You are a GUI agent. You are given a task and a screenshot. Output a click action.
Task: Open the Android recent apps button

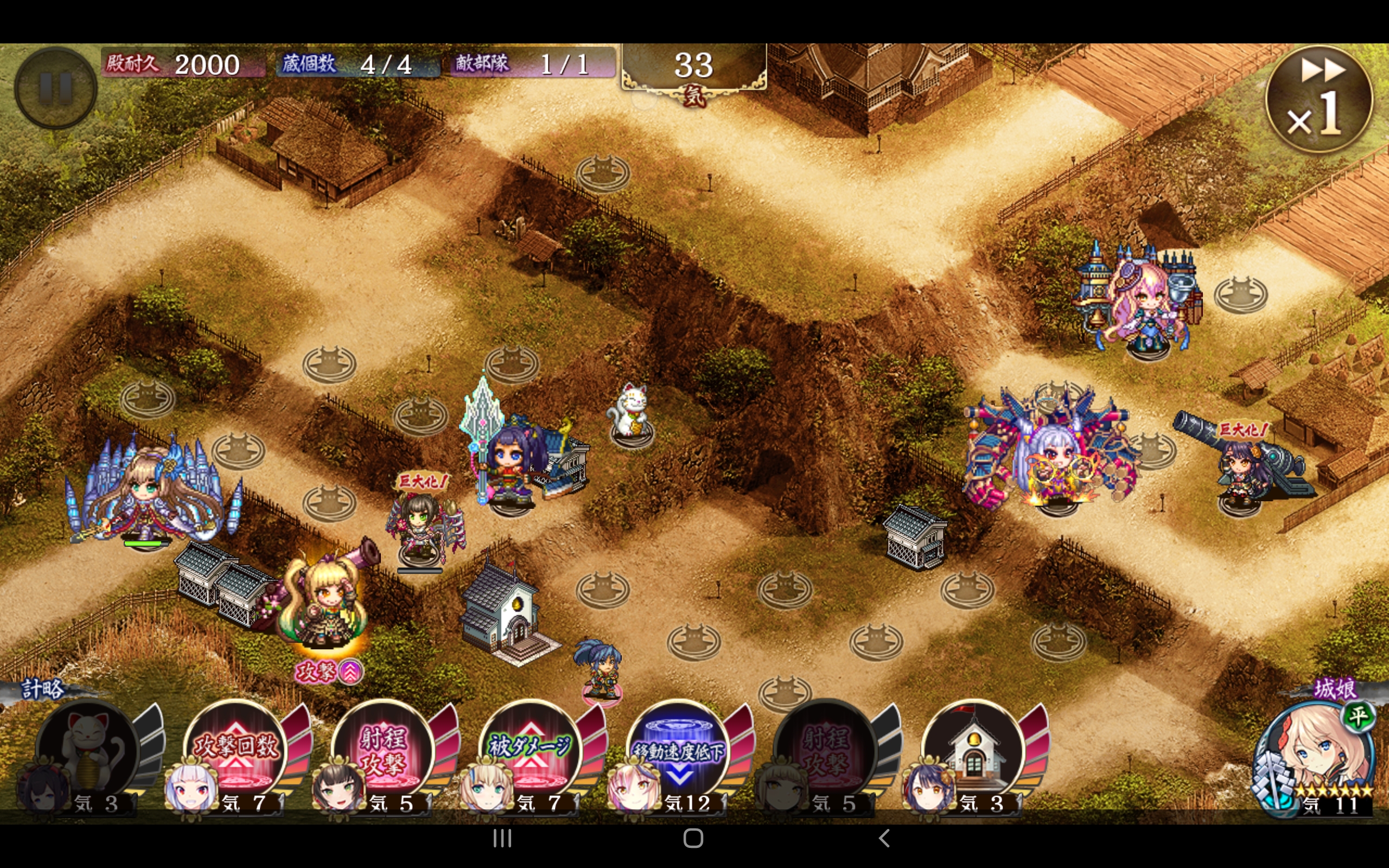point(502,839)
